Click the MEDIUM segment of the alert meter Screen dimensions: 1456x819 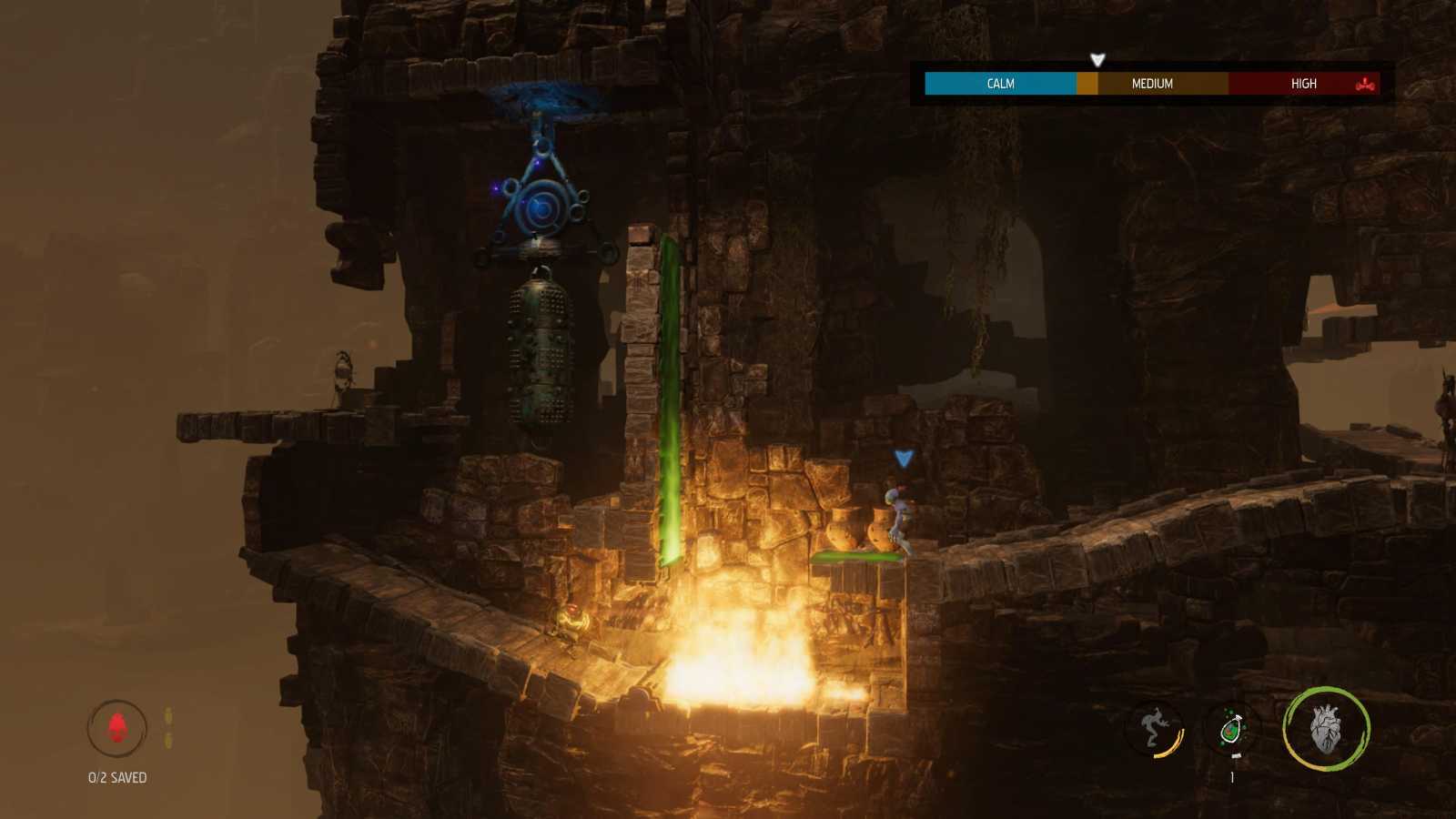[x=1150, y=83]
